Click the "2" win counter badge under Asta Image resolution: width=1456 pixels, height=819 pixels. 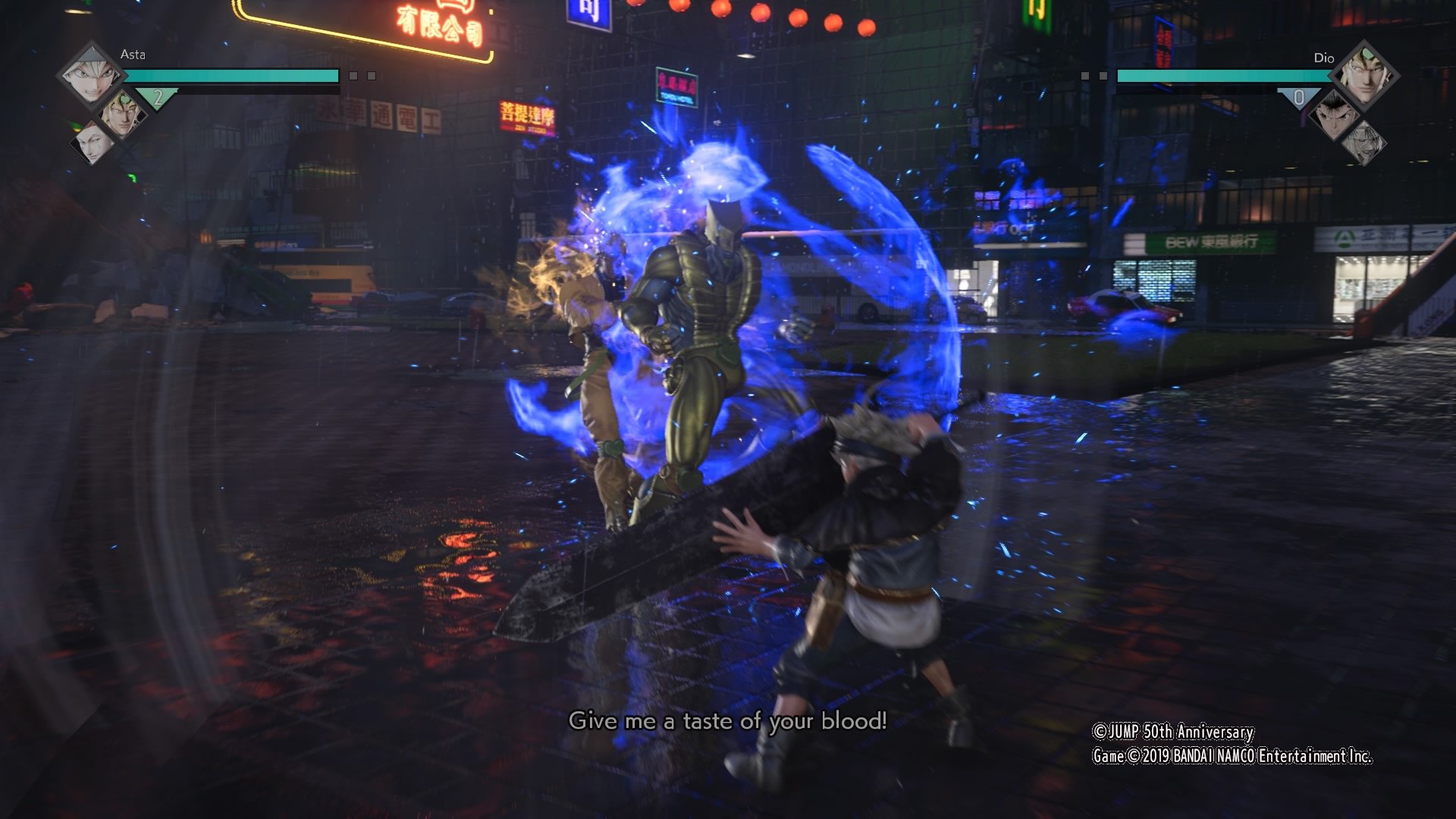(158, 98)
